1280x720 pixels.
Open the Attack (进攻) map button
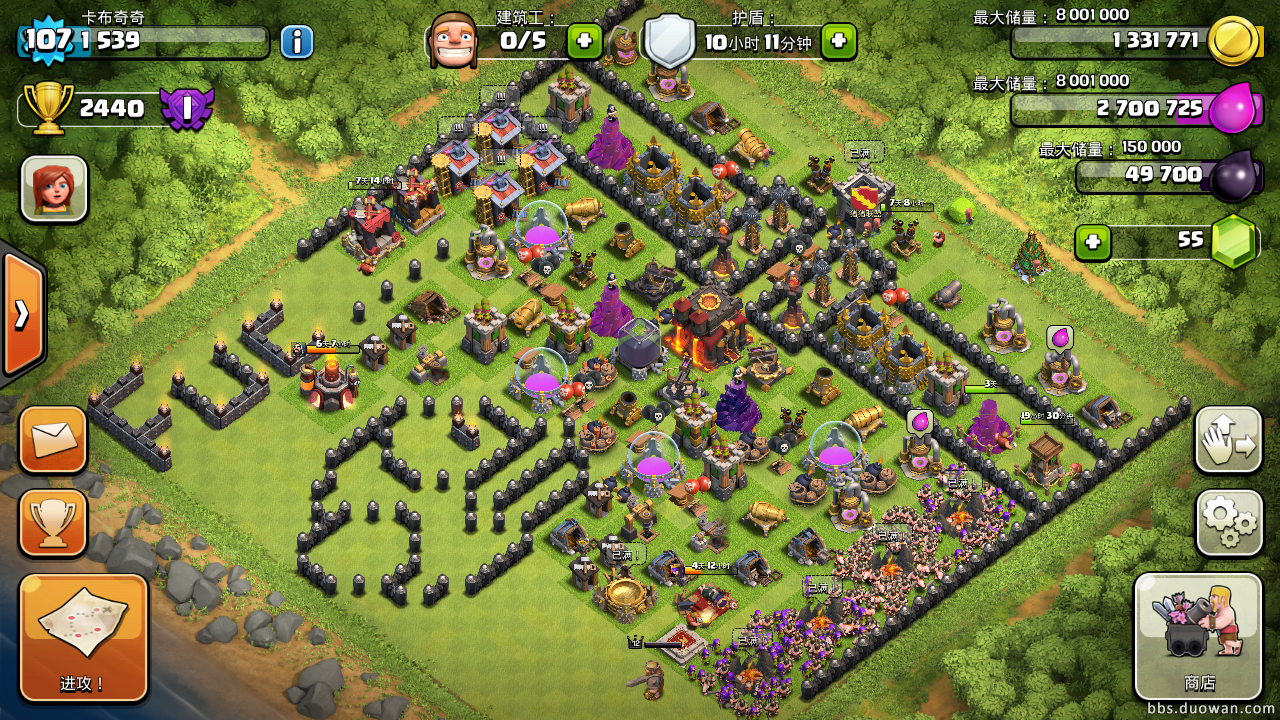83,637
